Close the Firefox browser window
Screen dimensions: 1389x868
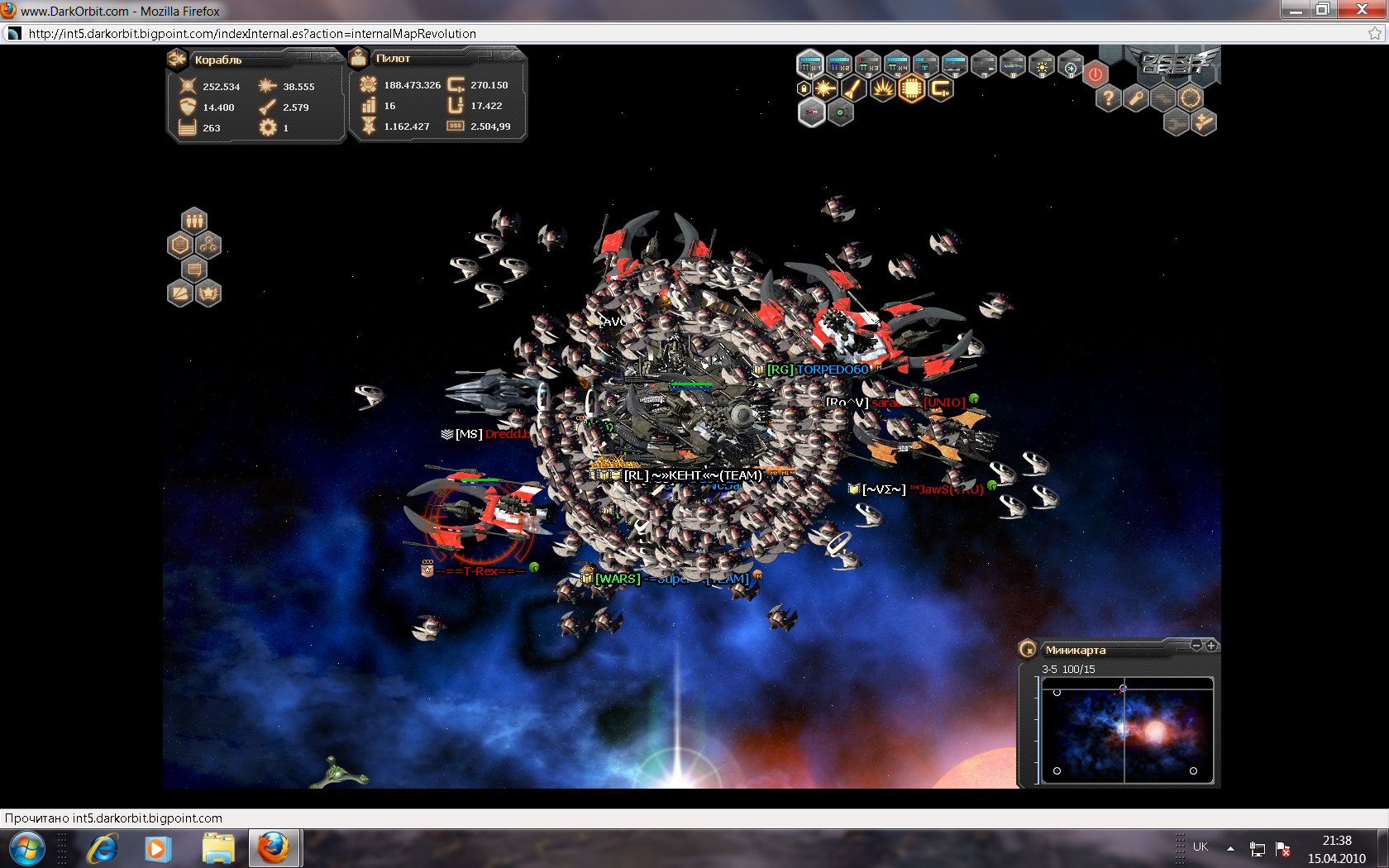pyautogui.click(x=1362, y=10)
